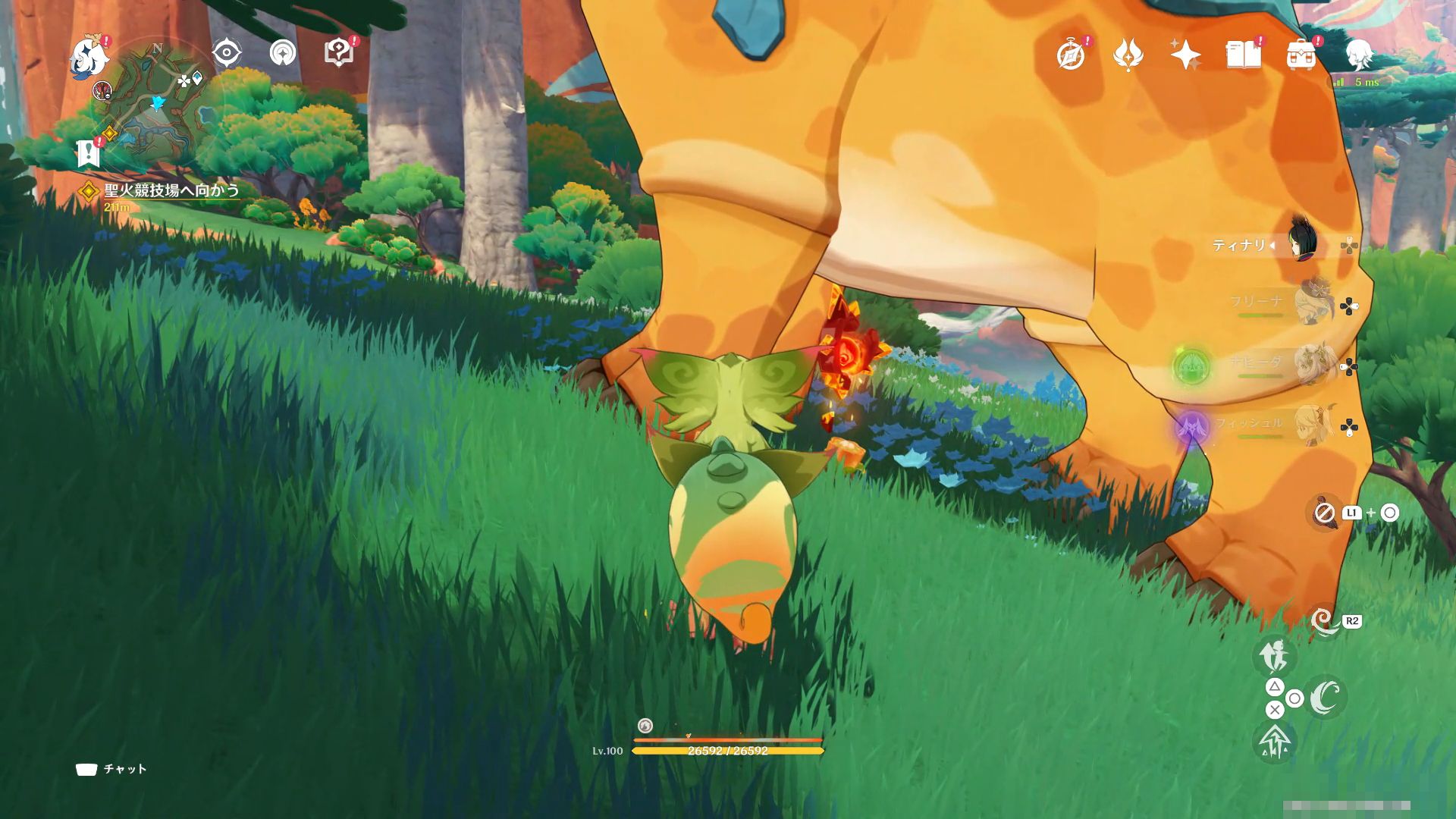The height and width of the screenshot is (819, 1456).
Task: Open the winged battle pass icon
Action: click(1128, 55)
